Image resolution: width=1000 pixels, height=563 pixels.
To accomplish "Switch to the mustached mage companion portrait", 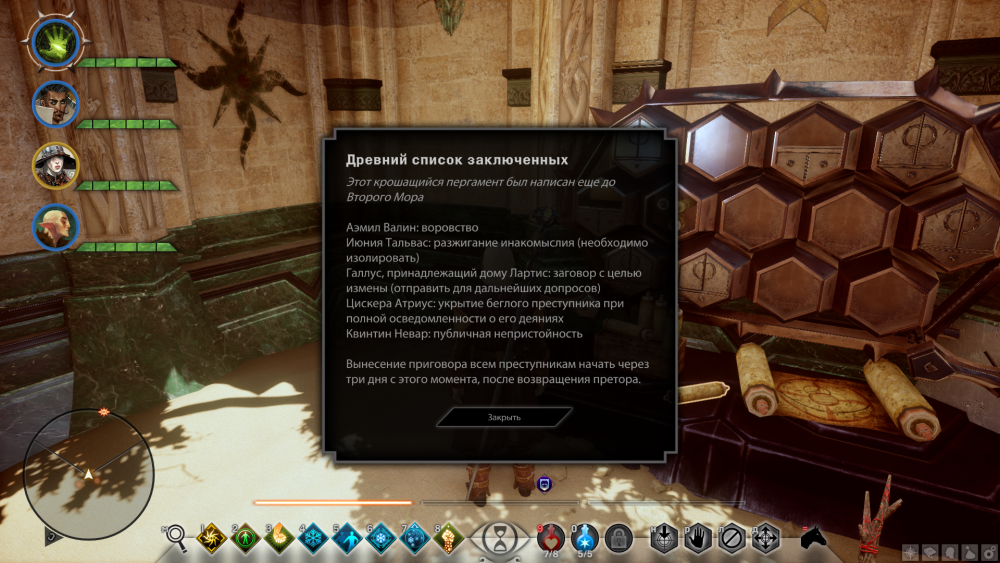I will [54, 103].
